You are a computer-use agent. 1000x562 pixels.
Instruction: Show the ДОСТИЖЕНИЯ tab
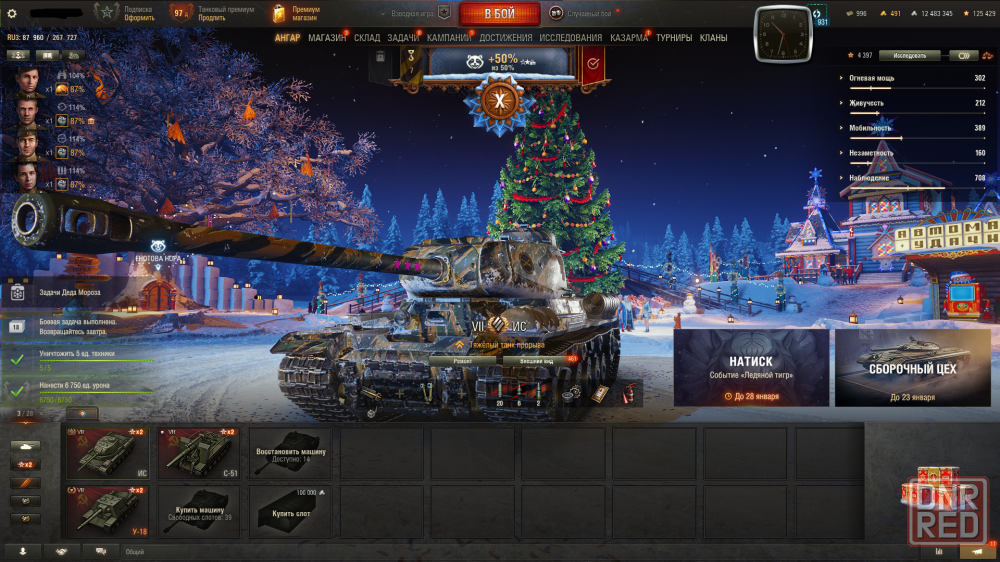(x=506, y=38)
